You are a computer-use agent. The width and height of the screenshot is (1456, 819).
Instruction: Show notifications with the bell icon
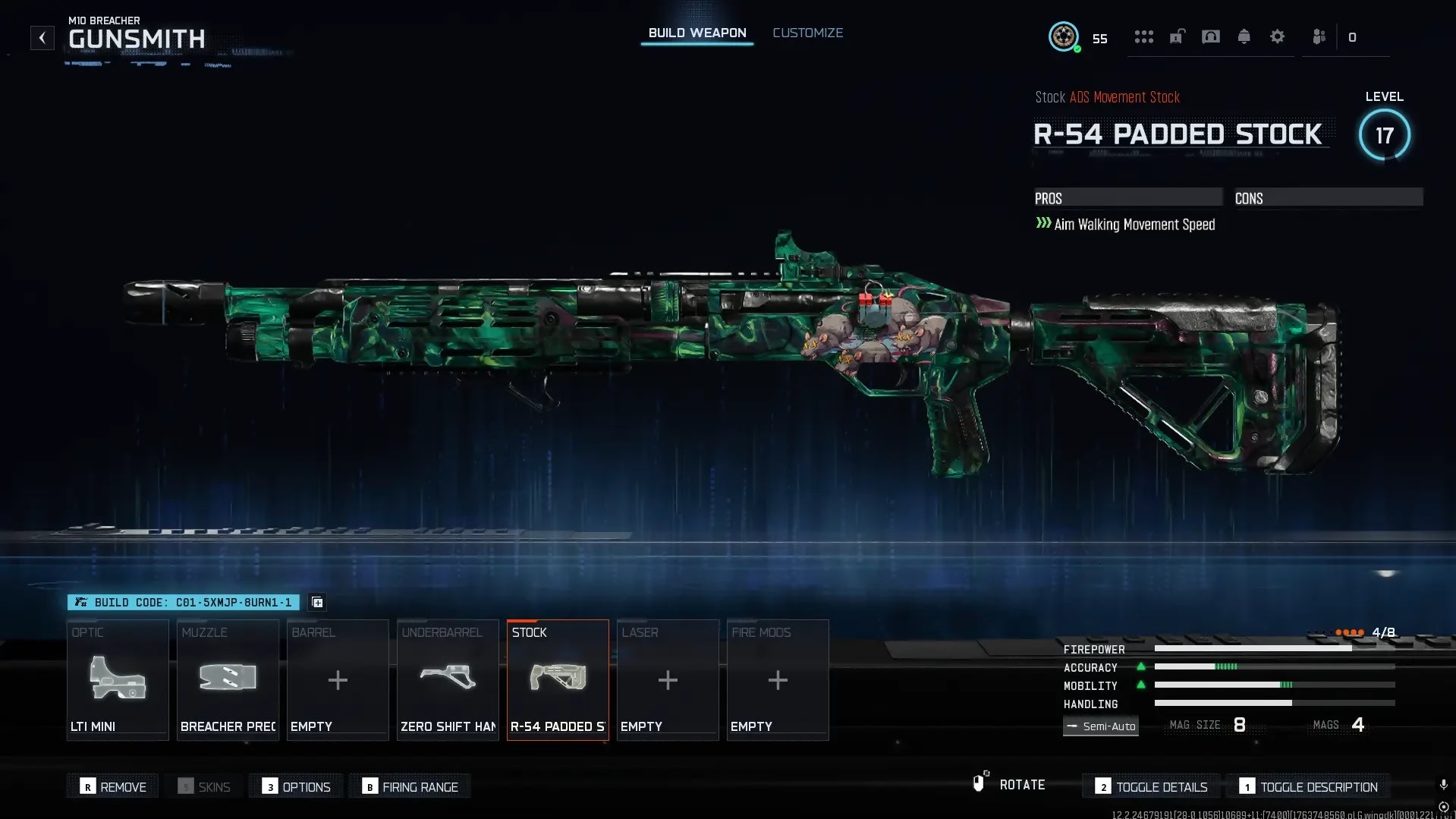pos(1244,36)
